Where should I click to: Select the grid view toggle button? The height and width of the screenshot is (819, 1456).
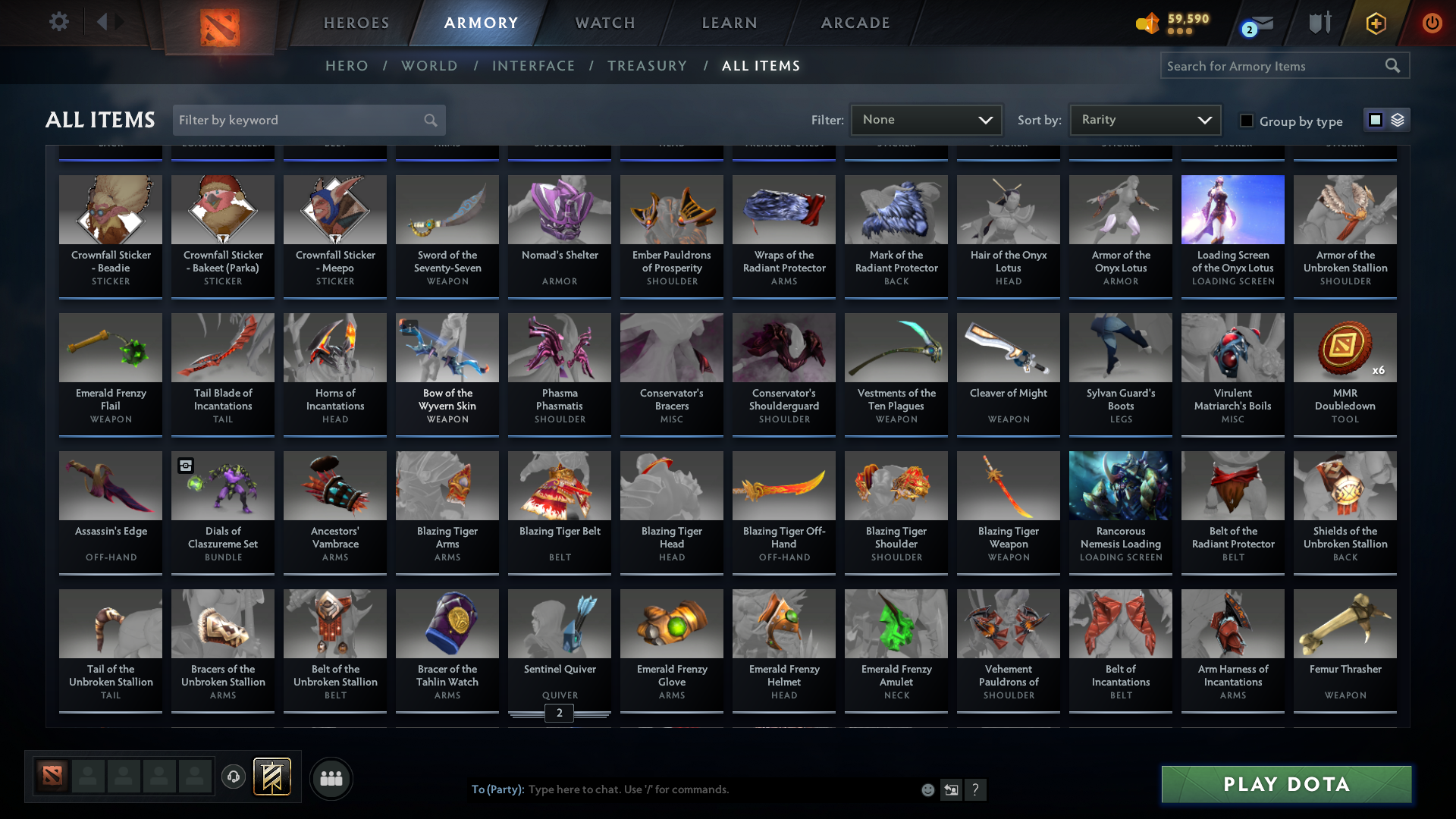pos(1375,120)
